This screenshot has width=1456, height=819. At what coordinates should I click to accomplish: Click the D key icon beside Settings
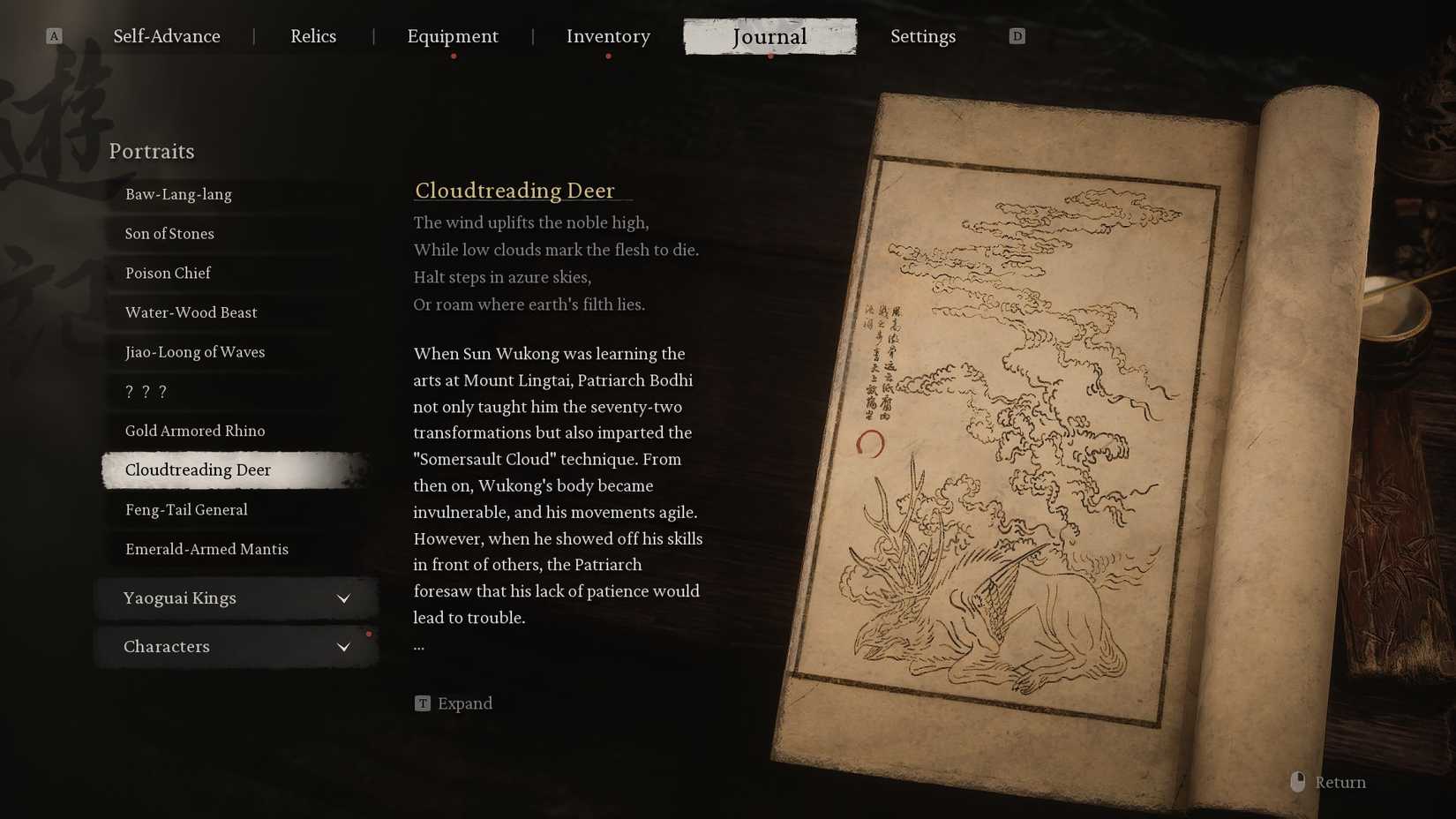point(1017,35)
